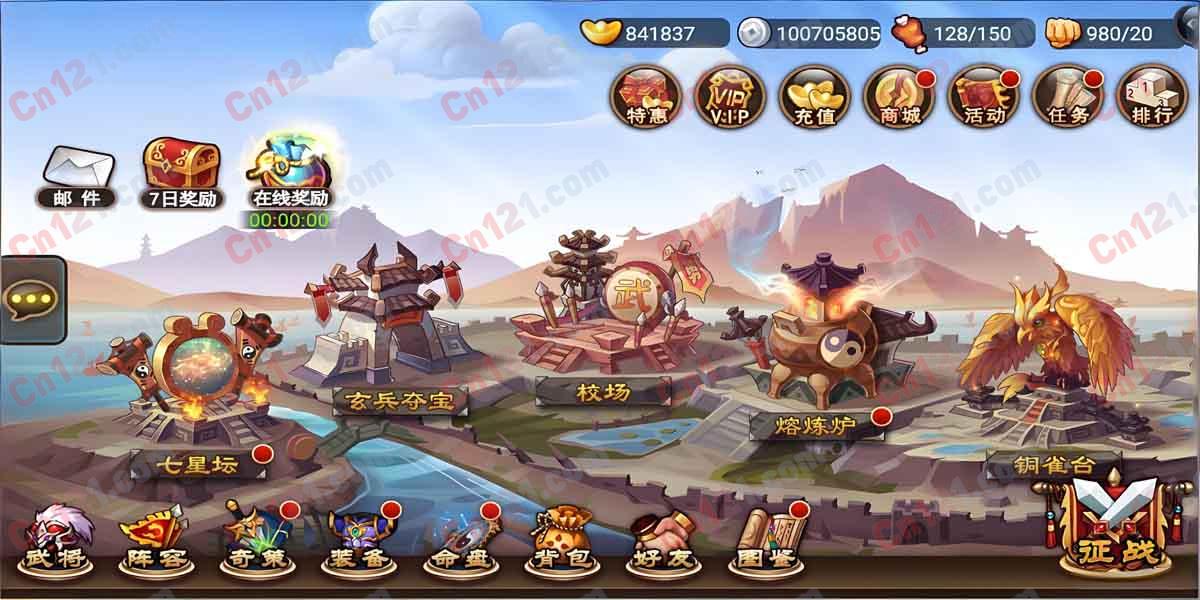Open the 活动 events panel
The image size is (1200, 600).
point(982,97)
